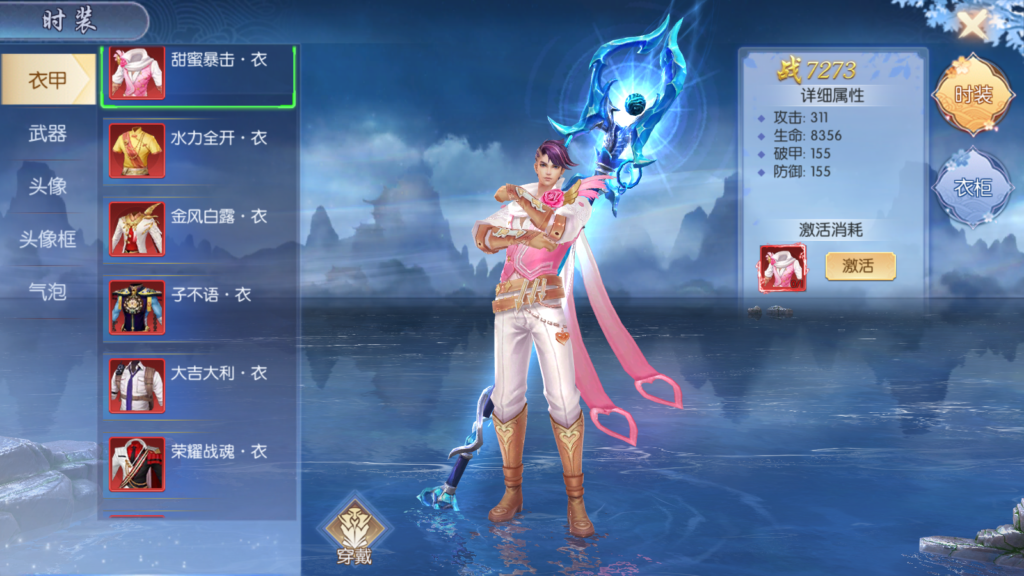The width and height of the screenshot is (1024, 576).
Task: Switch to the 气泡 chat bubble tab
Action: (48, 291)
